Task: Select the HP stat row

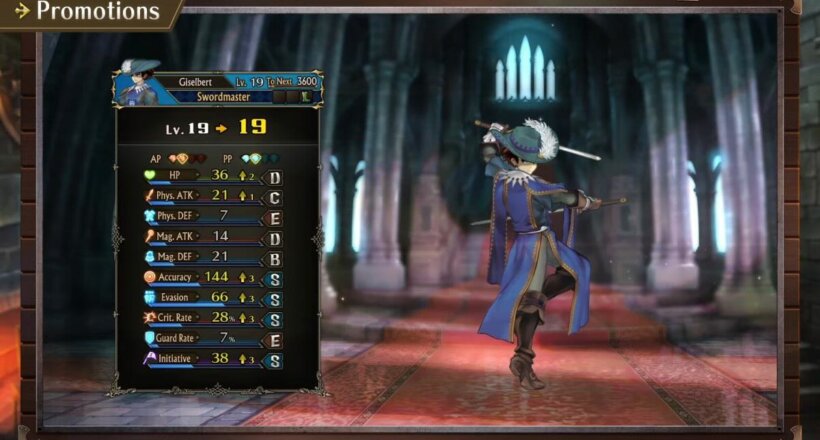Action: click(210, 175)
